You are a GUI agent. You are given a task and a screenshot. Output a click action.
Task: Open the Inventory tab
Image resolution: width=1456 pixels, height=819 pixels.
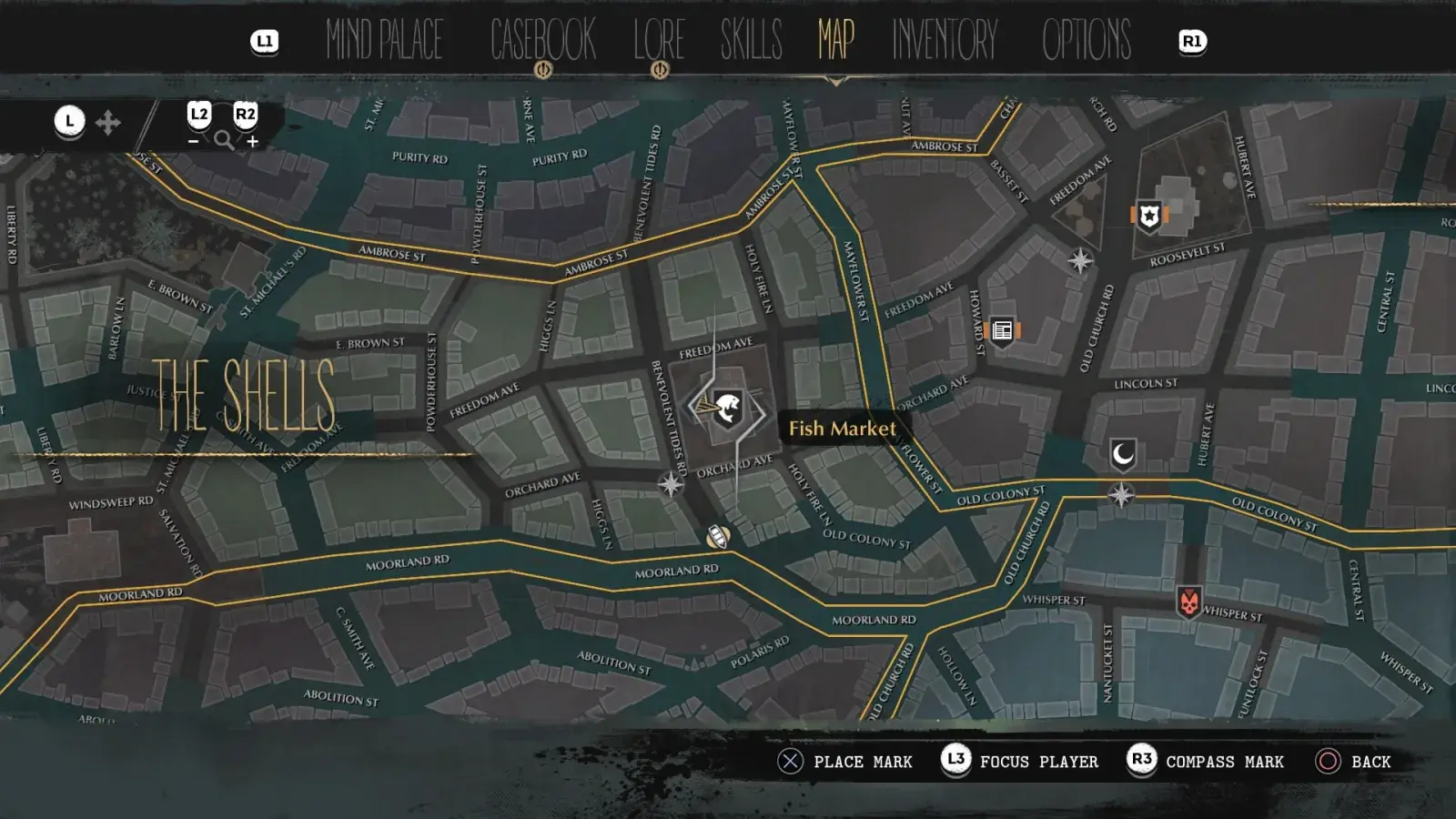pos(945,40)
